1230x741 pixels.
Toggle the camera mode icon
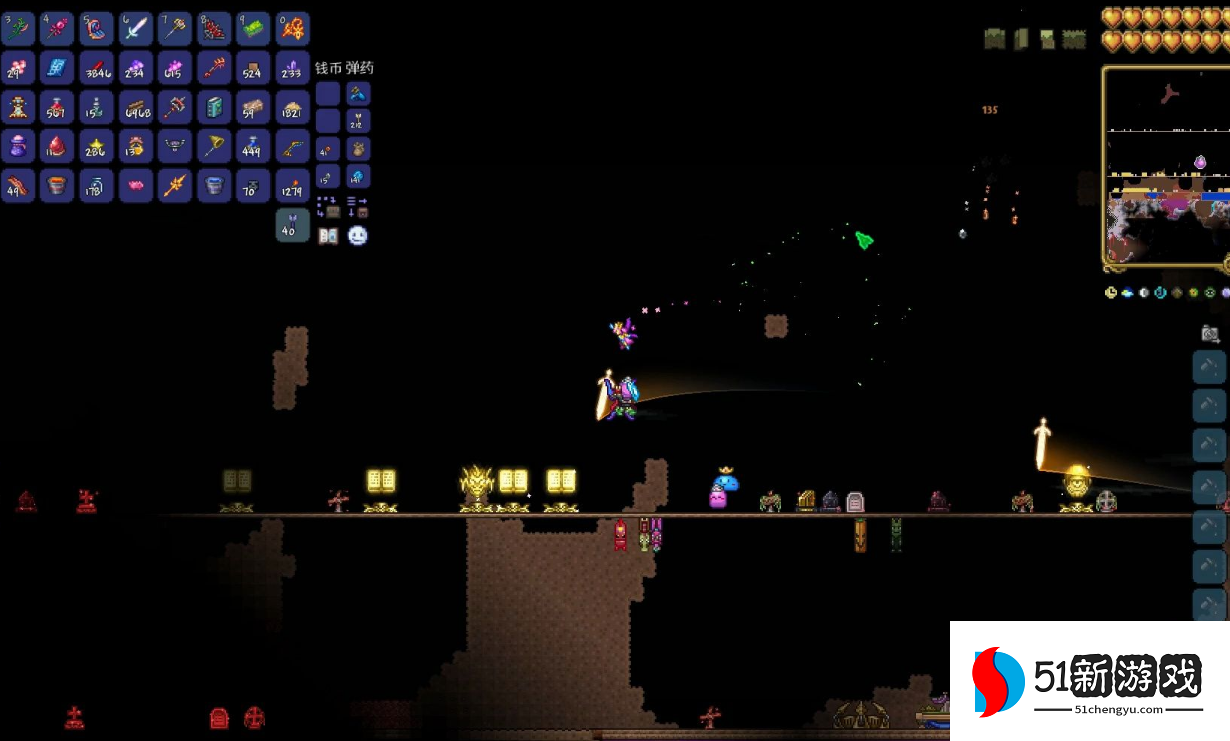pos(1210,334)
